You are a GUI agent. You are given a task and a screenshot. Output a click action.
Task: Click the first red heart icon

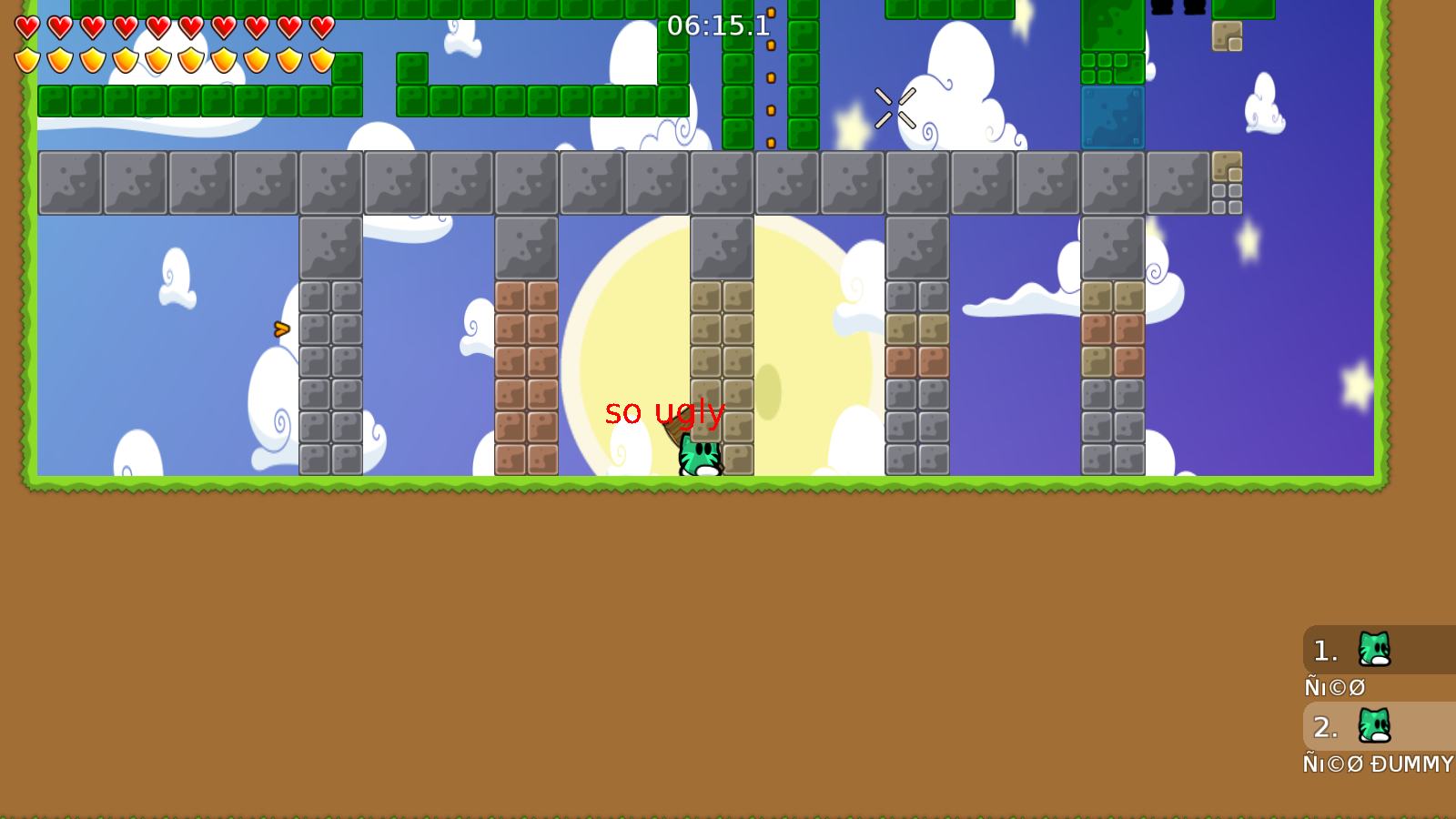pyautogui.click(x=25, y=27)
